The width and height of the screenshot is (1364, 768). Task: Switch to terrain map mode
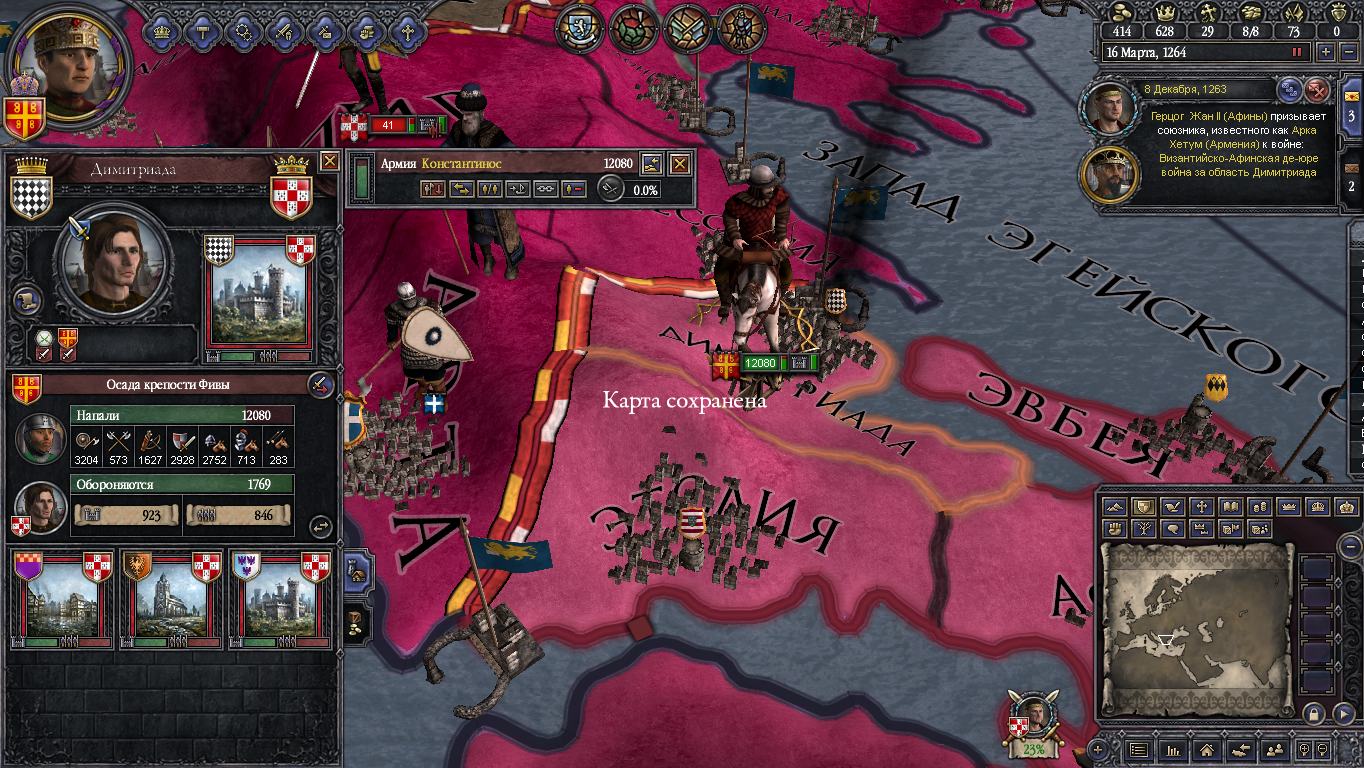click(1115, 507)
